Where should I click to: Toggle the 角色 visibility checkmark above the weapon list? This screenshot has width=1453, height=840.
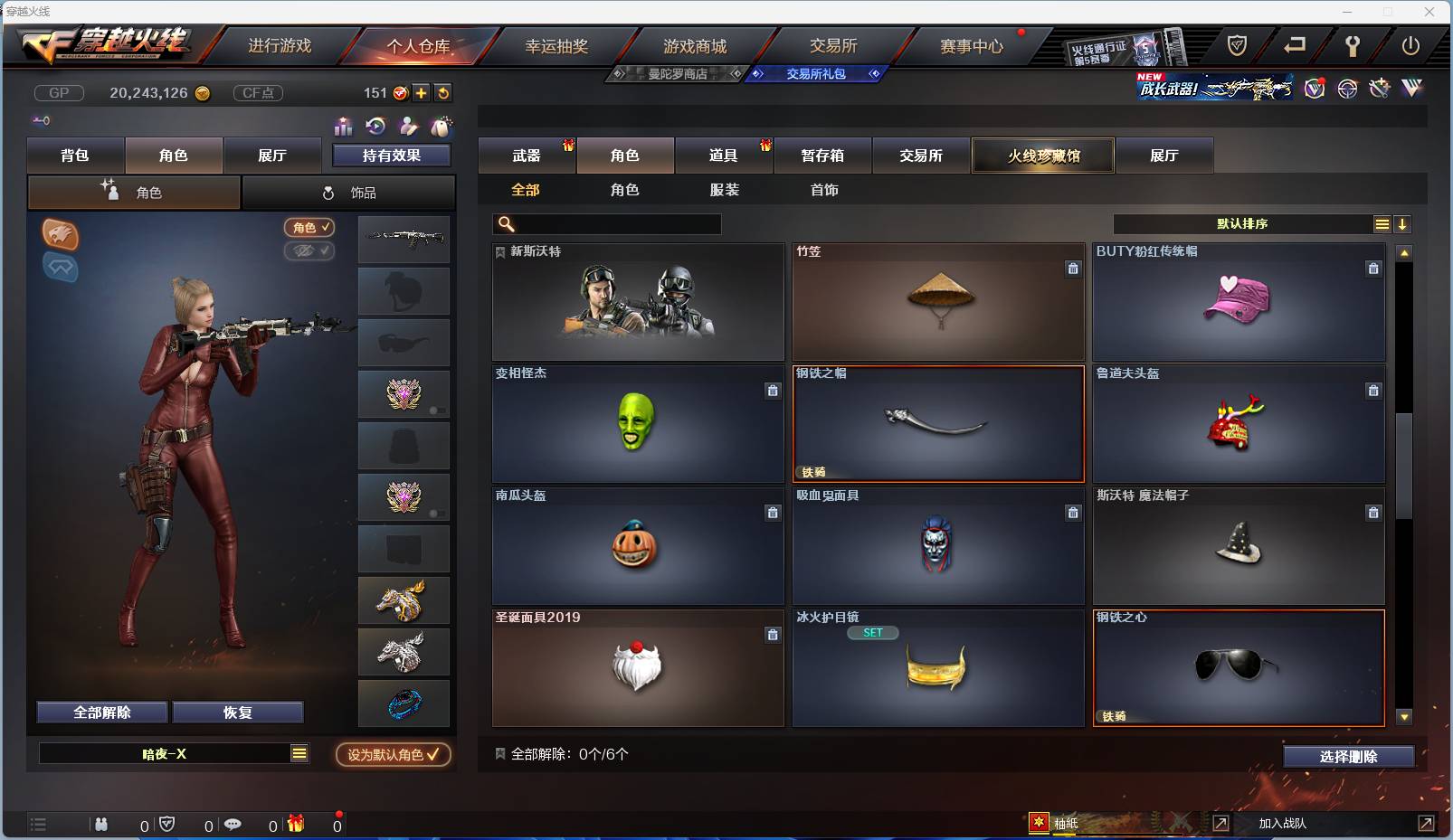pyautogui.click(x=309, y=228)
